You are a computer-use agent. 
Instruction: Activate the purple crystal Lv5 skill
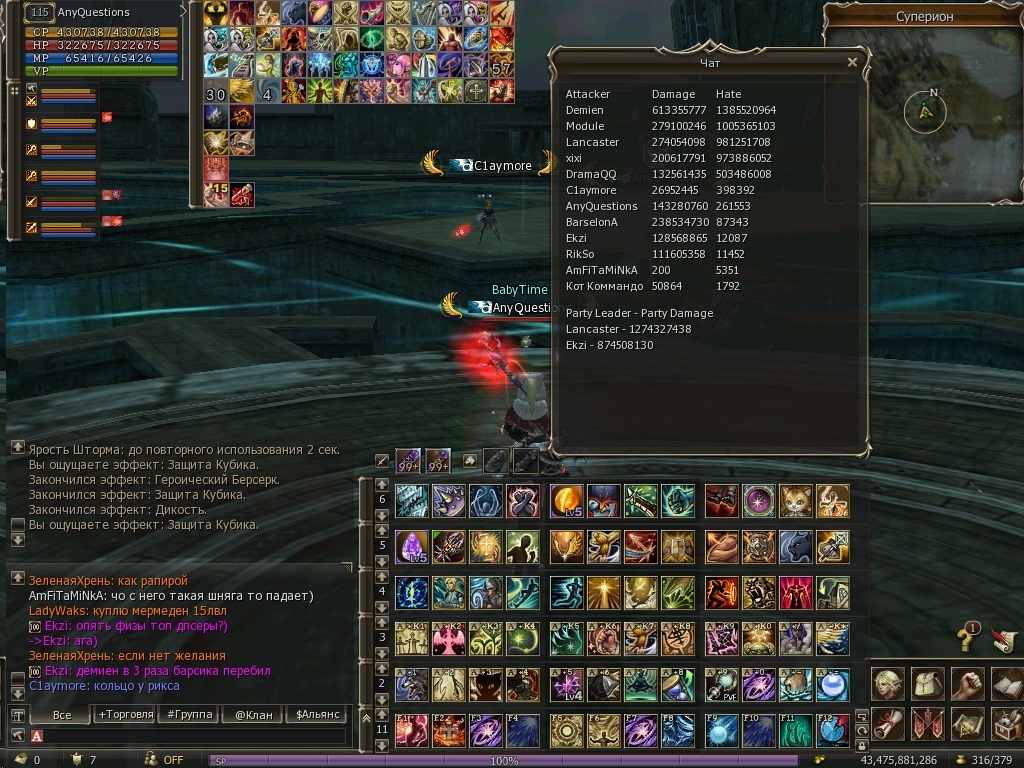[411, 547]
